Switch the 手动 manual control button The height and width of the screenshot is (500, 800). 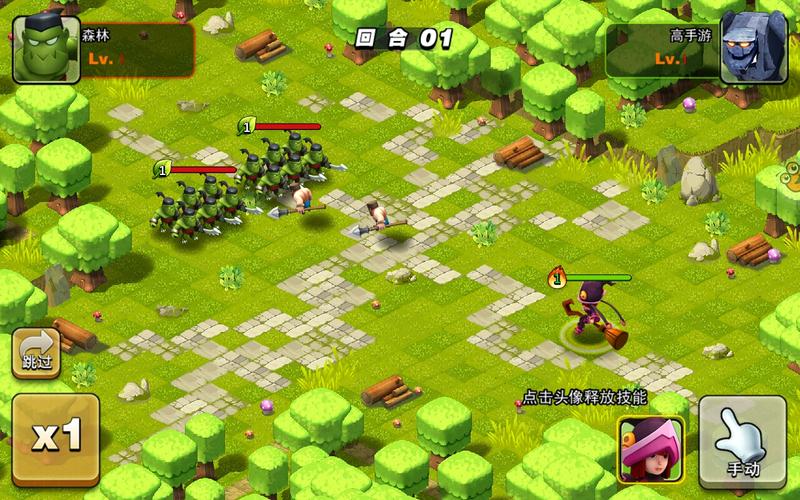[741, 440]
